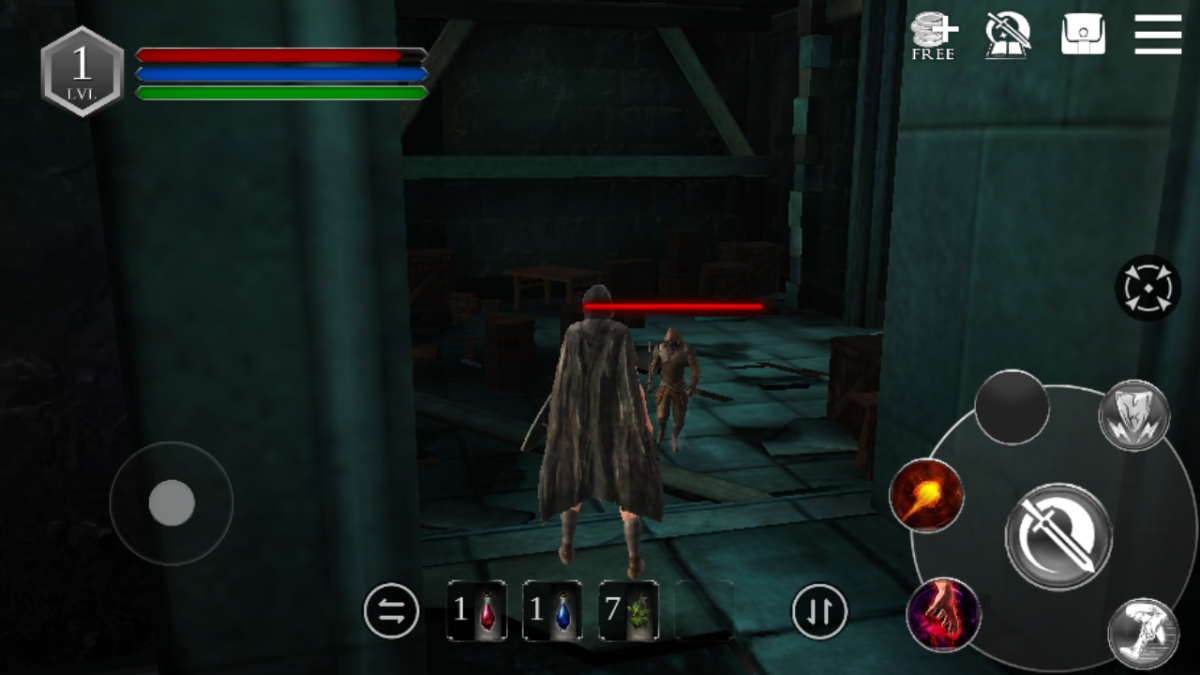Image resolution: width=1200 pixels, height=675 pixels.
Task: Tap the running figure dodge button
Action: tap(1143, 633)
